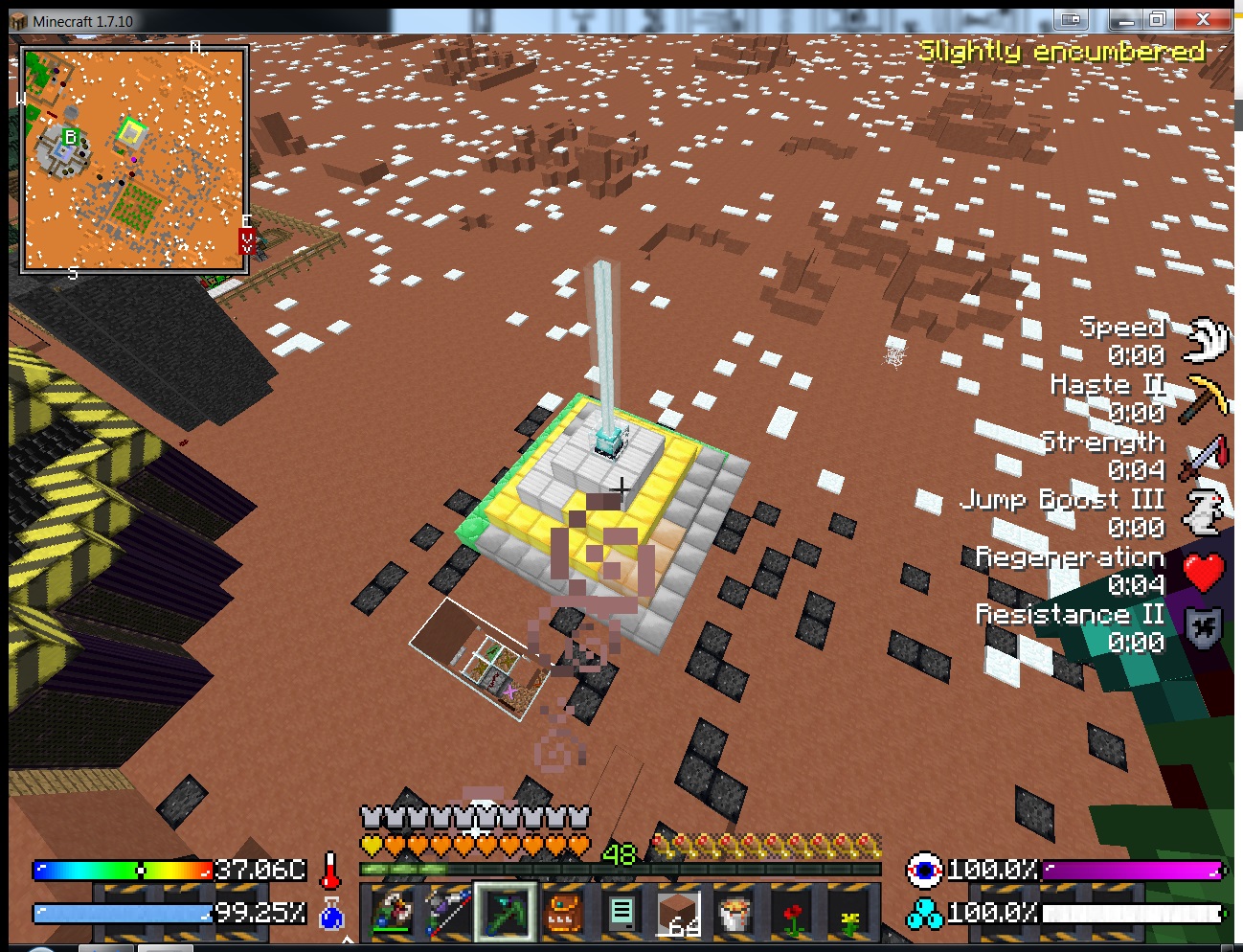
Task: Pick the brown clay block stack
Action: coord(678,911)
